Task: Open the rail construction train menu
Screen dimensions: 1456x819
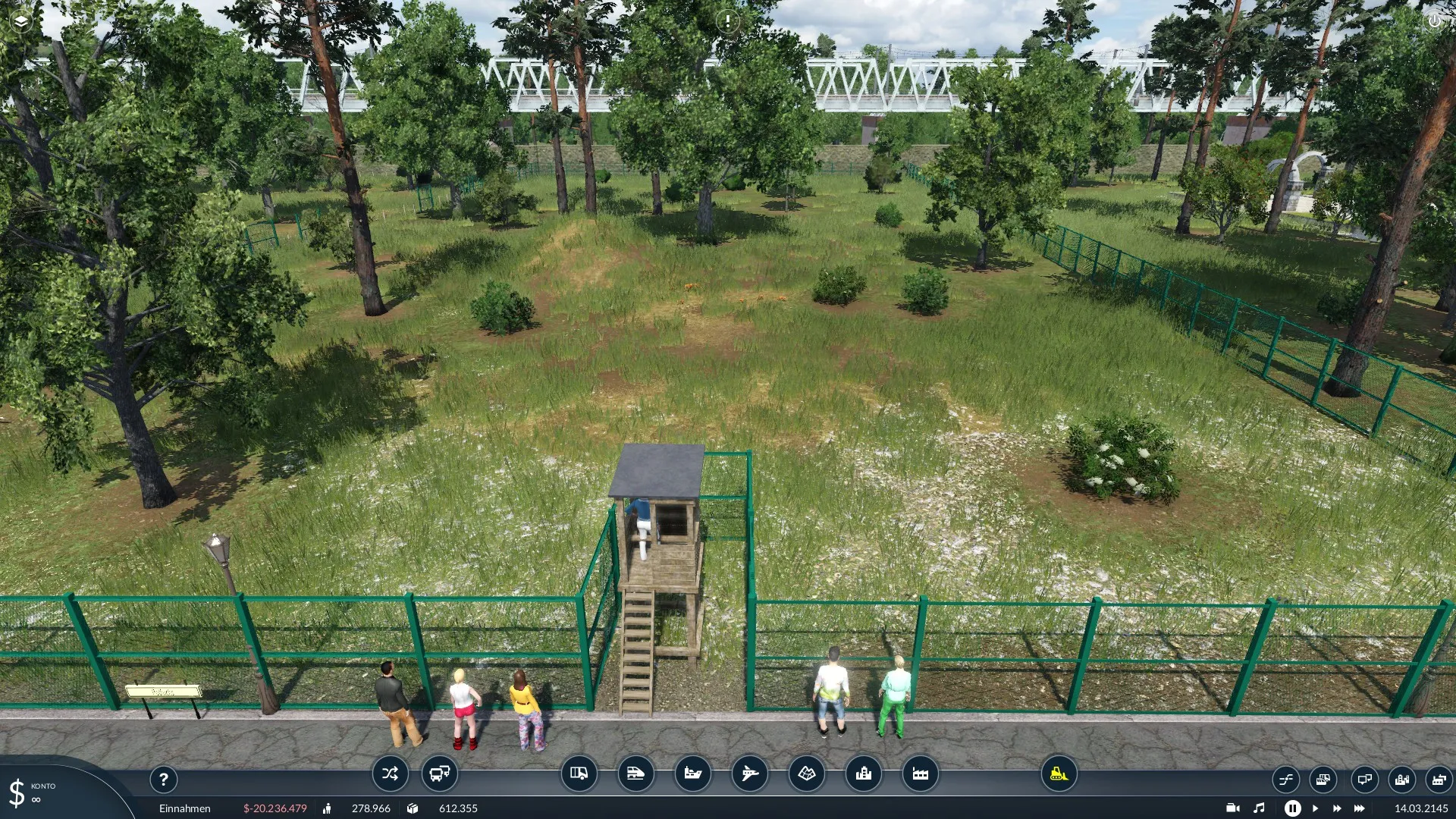Action: tap(635, 773)
